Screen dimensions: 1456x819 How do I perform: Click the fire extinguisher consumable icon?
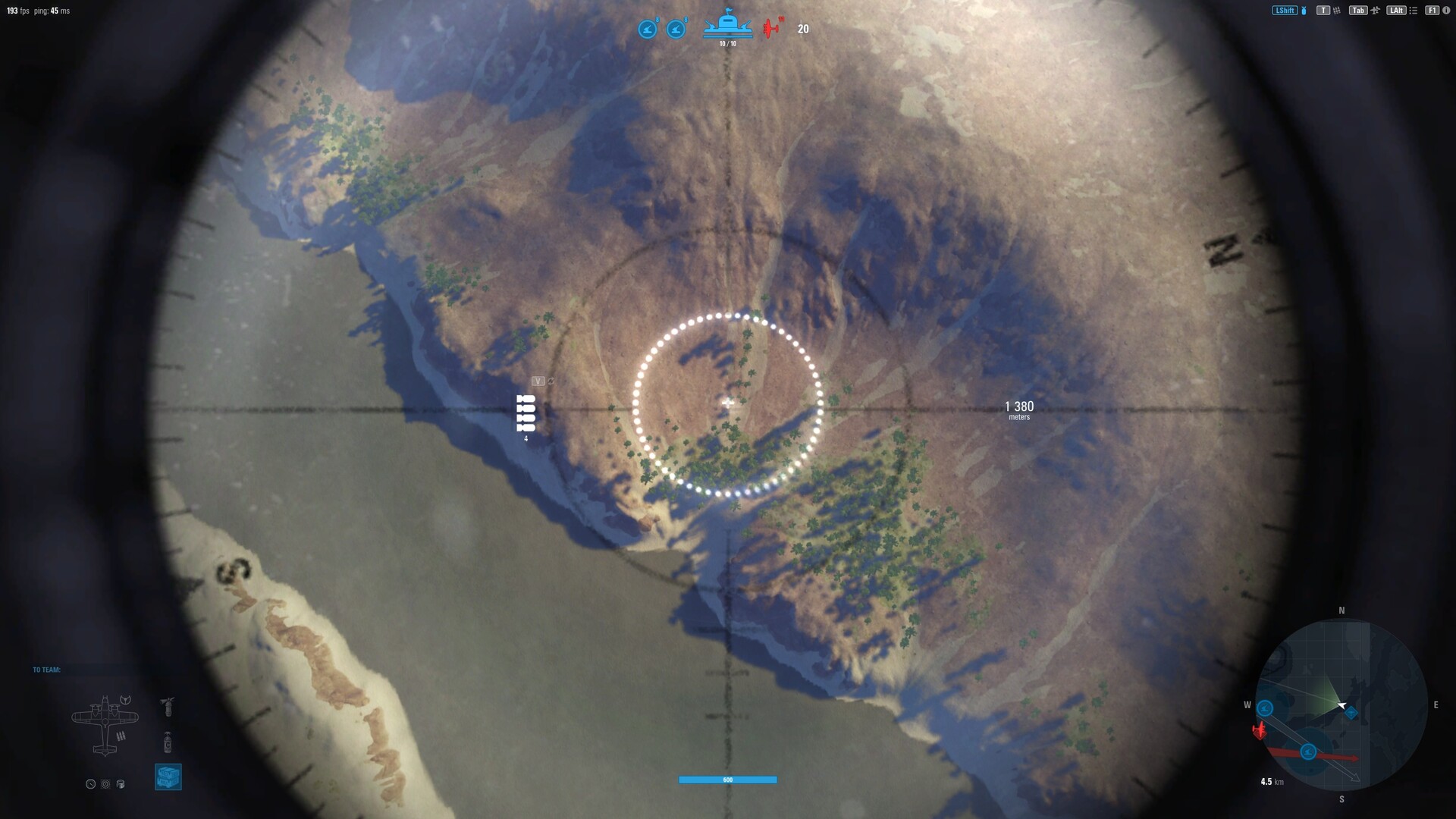click(168, 708)
